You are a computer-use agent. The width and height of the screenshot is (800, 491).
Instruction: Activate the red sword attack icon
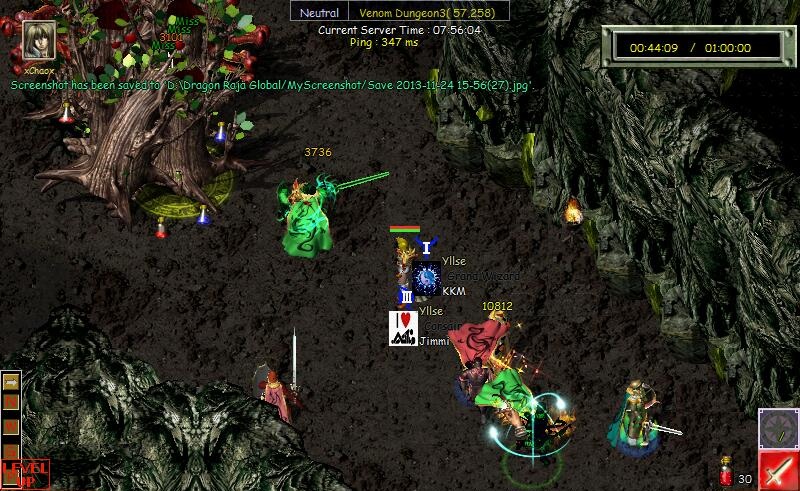coord(778,470)
